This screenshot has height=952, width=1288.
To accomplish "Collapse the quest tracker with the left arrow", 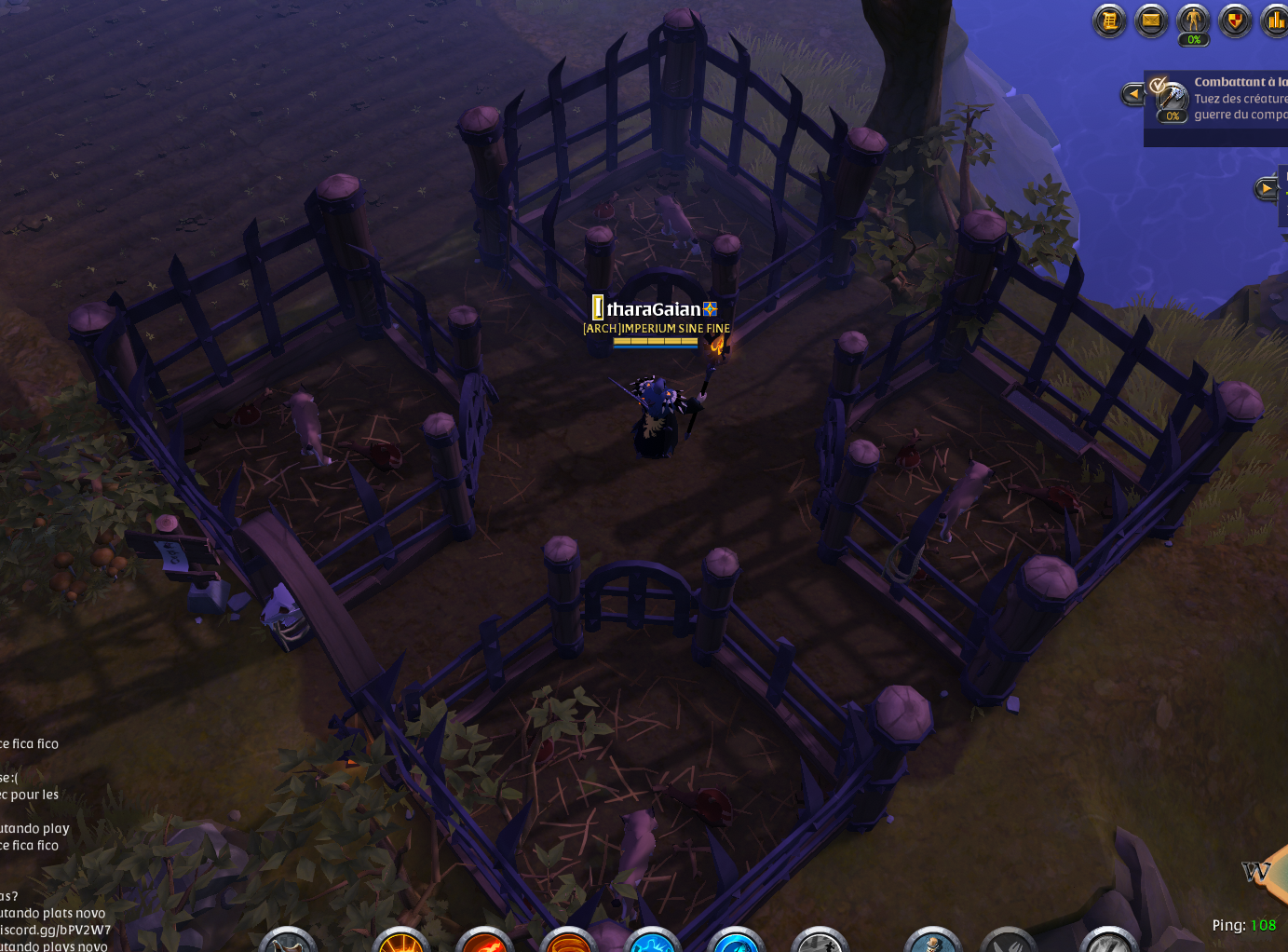I will (1132, 93).
